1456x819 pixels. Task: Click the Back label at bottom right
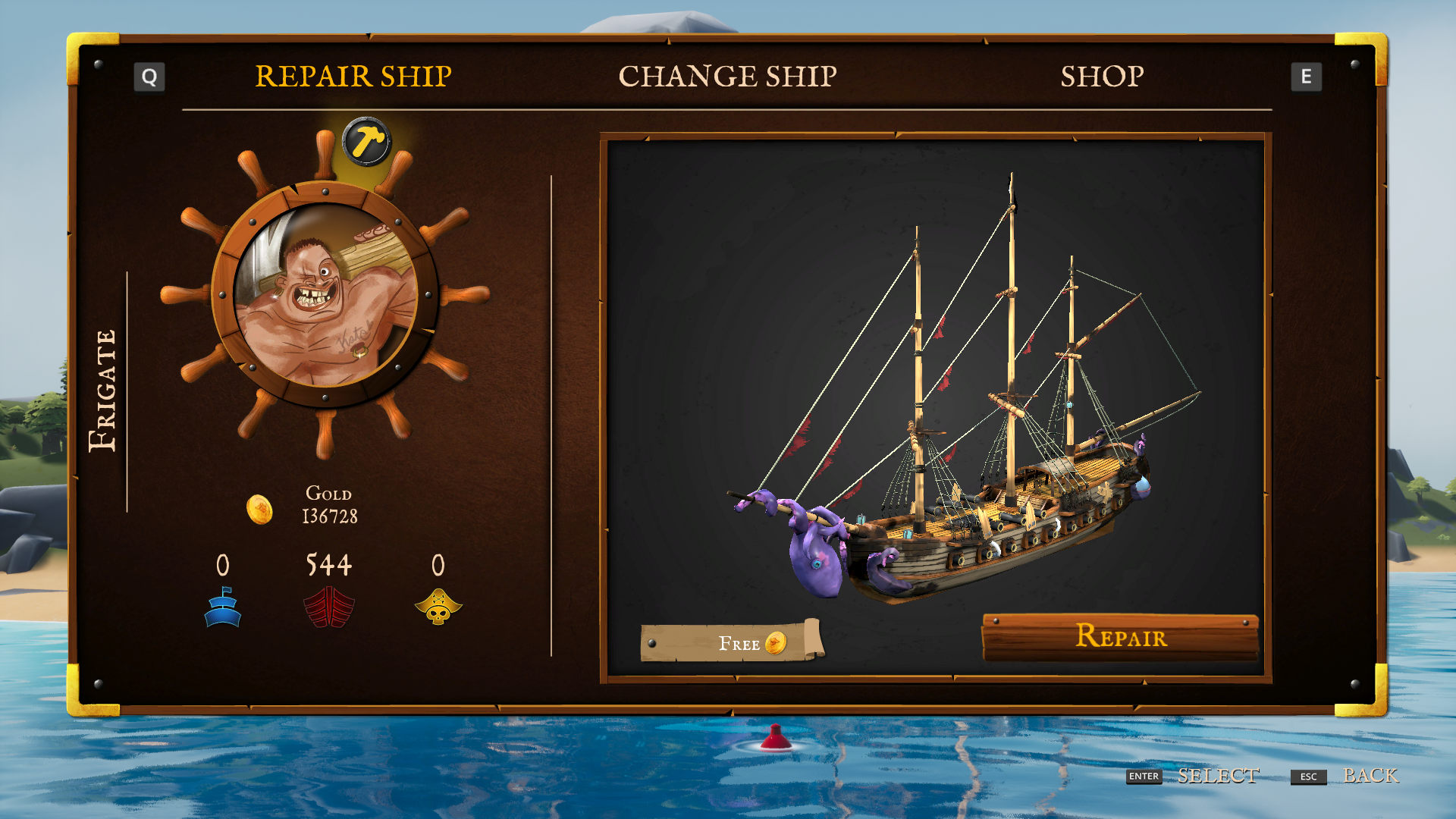click(1370, 777)
